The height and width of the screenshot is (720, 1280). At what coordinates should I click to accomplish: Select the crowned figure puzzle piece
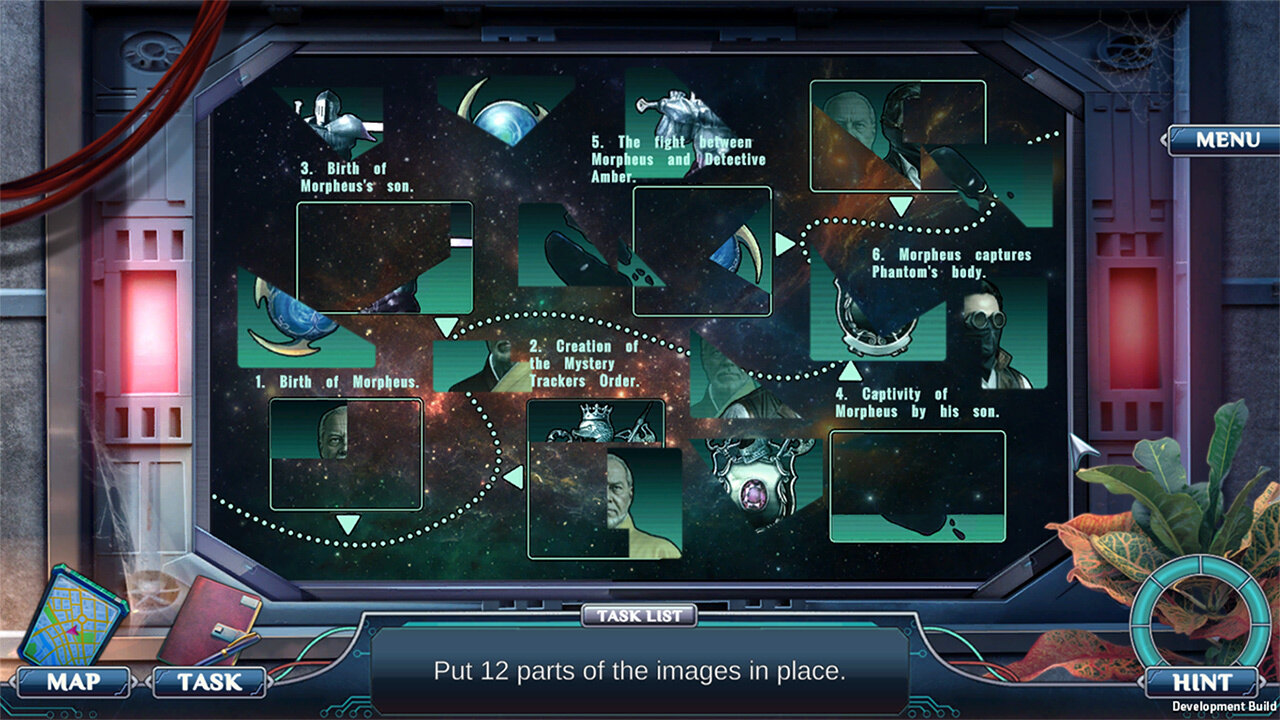596,421
